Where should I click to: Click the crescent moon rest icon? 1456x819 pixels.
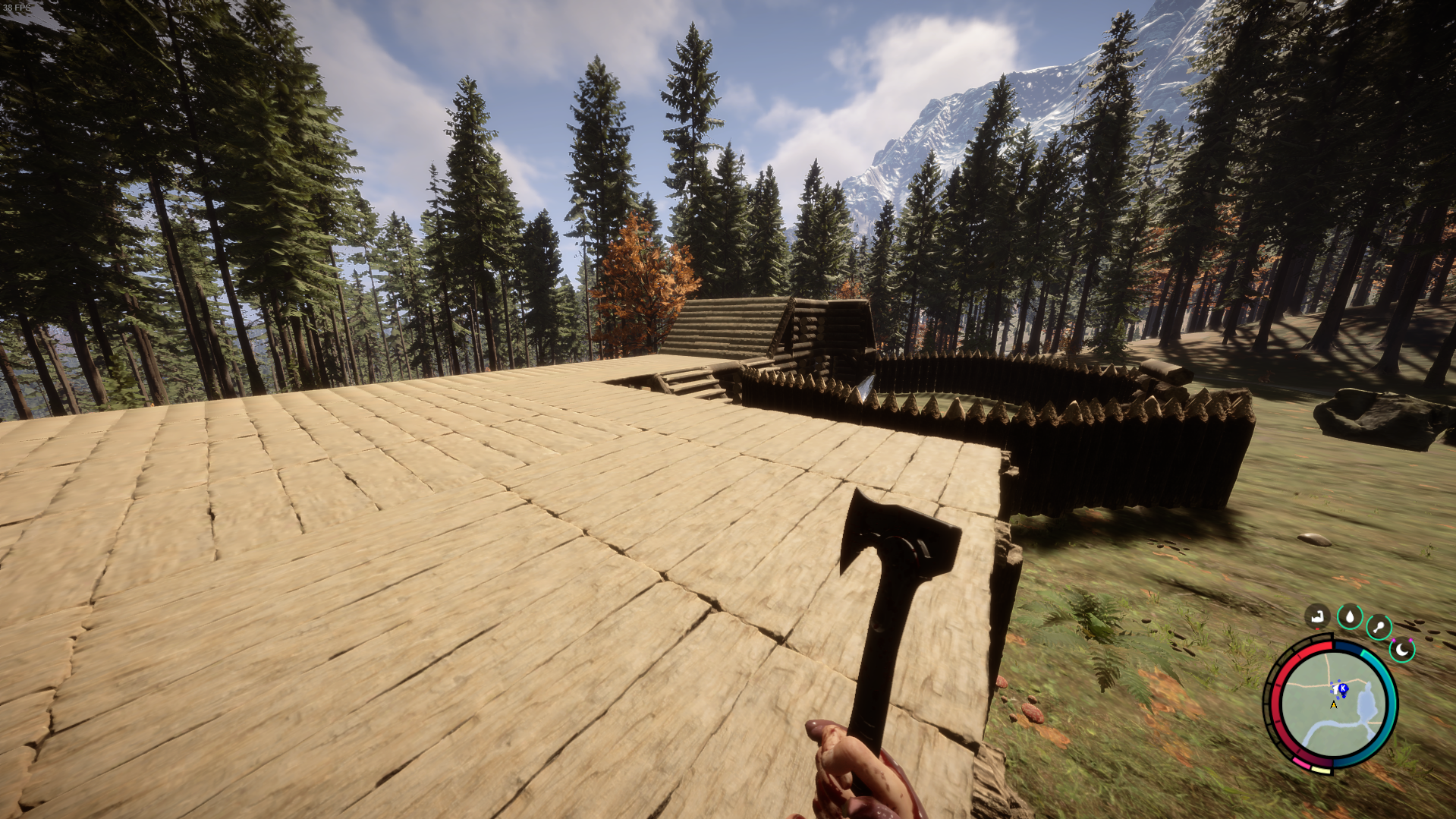click(1401, 649)
